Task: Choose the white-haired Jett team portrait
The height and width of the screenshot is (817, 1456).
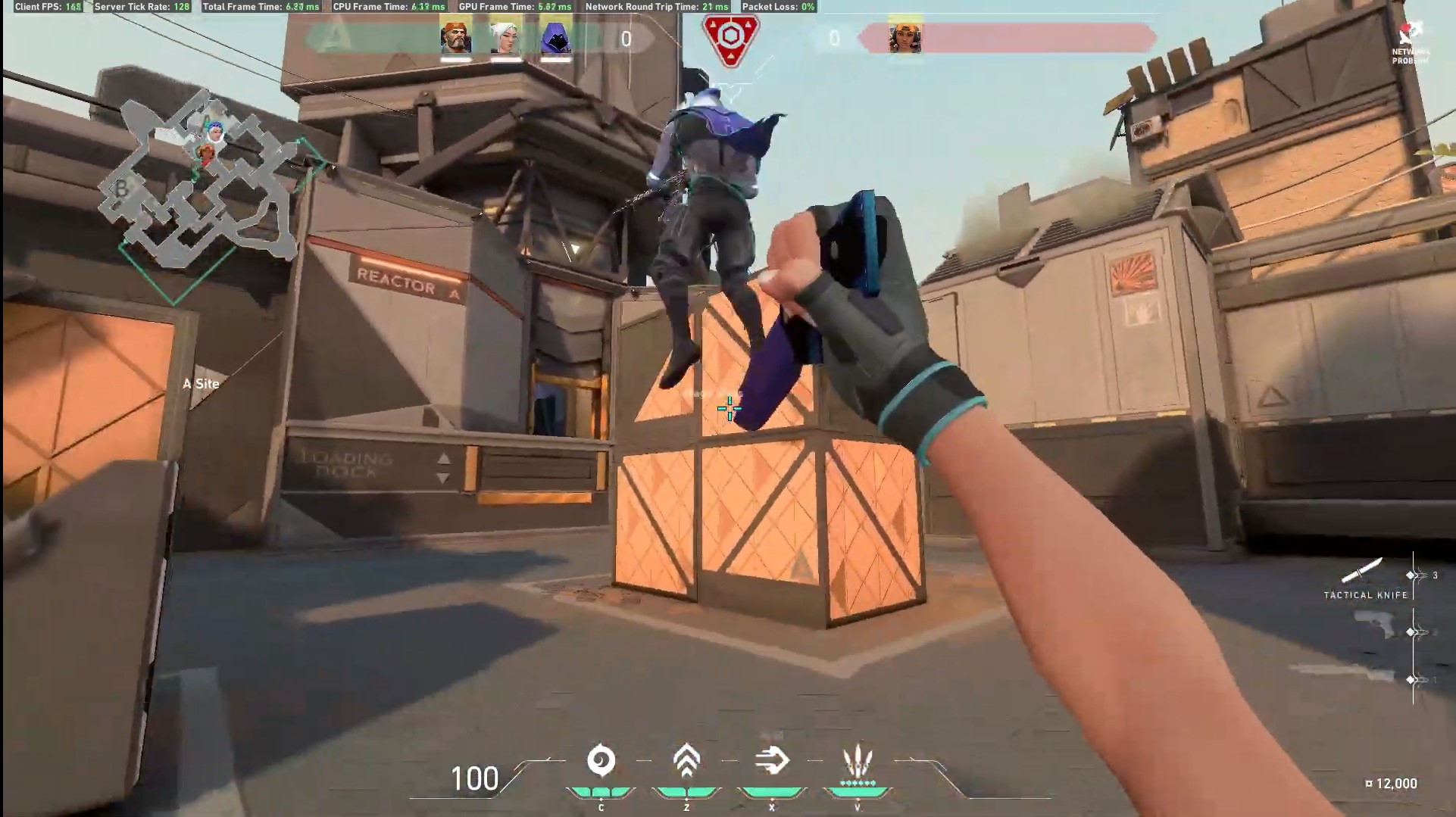Action: (505, 37)
